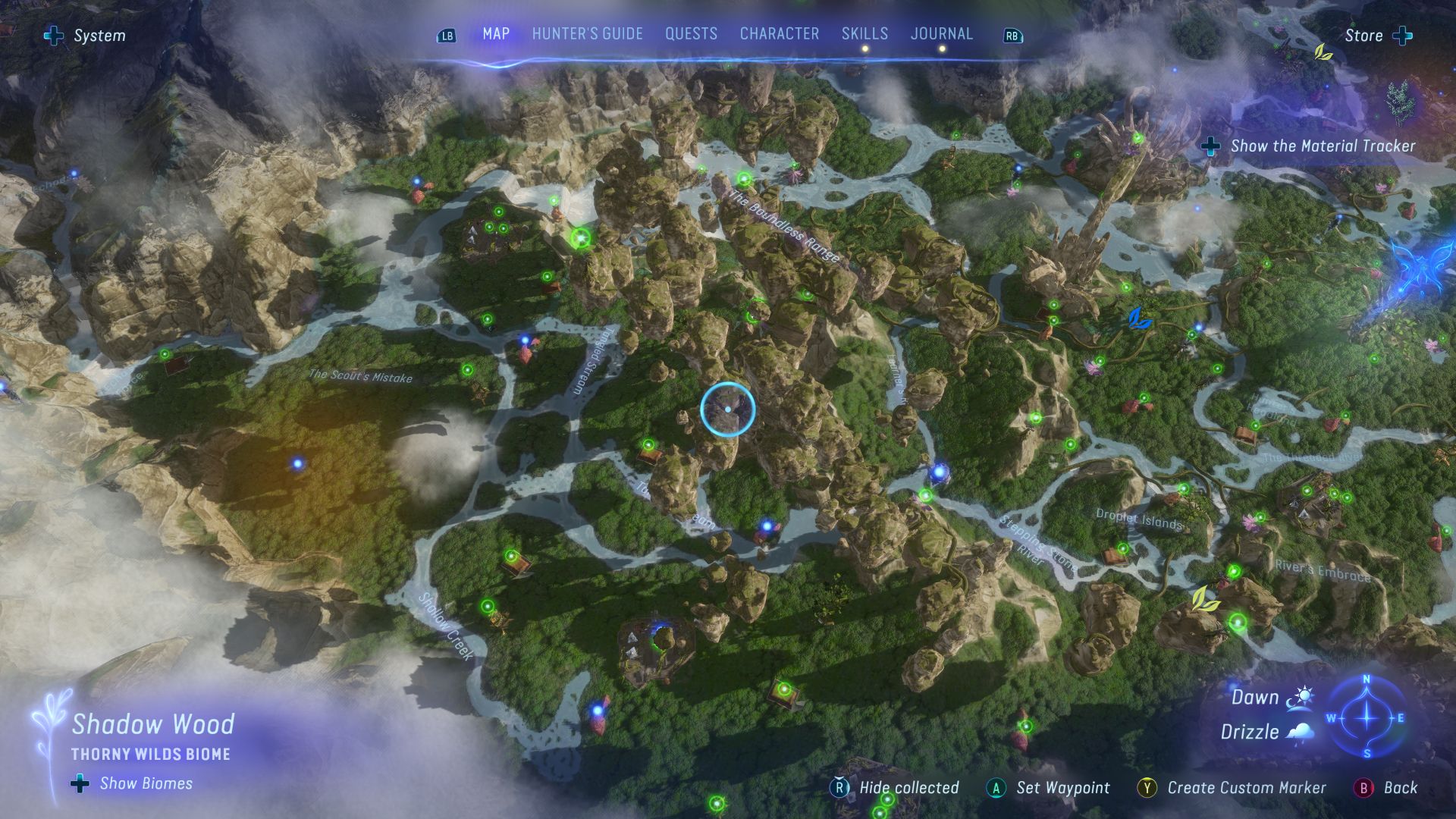1456x819 pixels.
Task: Toggle Show the Material Tracker
Action: pos(1210,147)
